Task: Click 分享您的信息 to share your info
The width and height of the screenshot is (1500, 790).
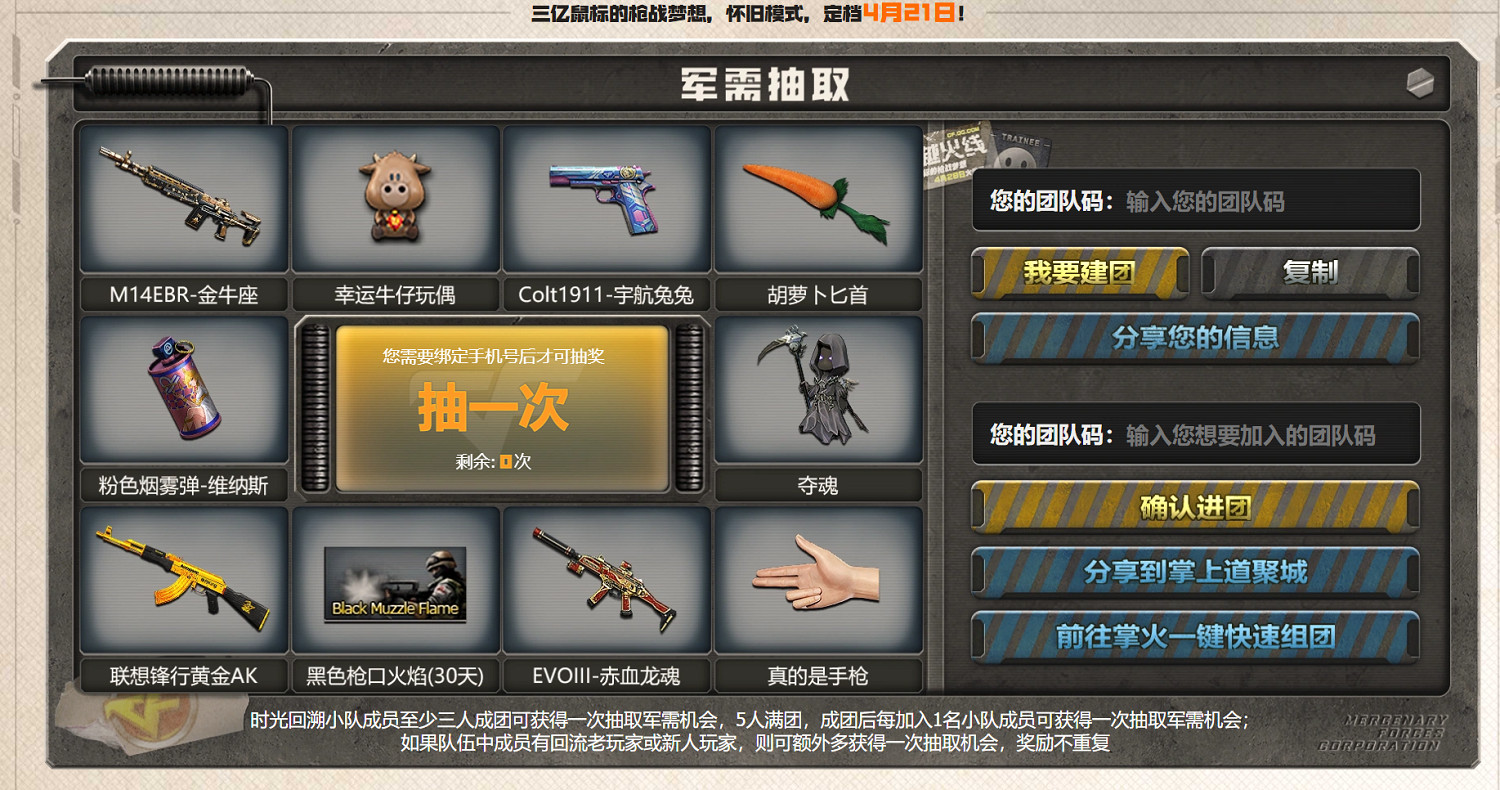Action: pyautogui.click(x=1196, y=339)
